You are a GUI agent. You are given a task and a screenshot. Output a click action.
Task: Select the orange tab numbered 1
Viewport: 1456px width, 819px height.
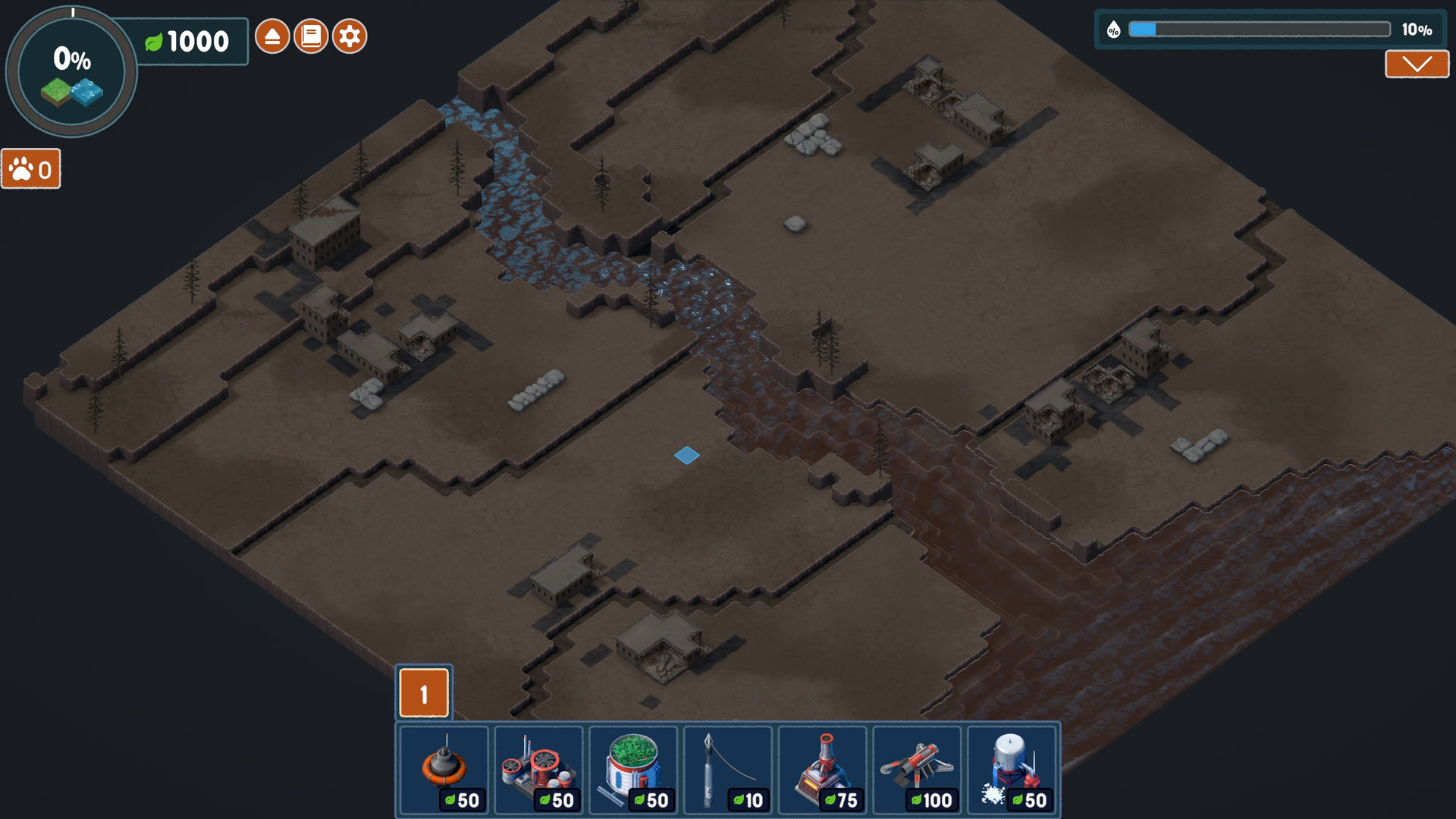pyautogui.click(x=424, y=693)
